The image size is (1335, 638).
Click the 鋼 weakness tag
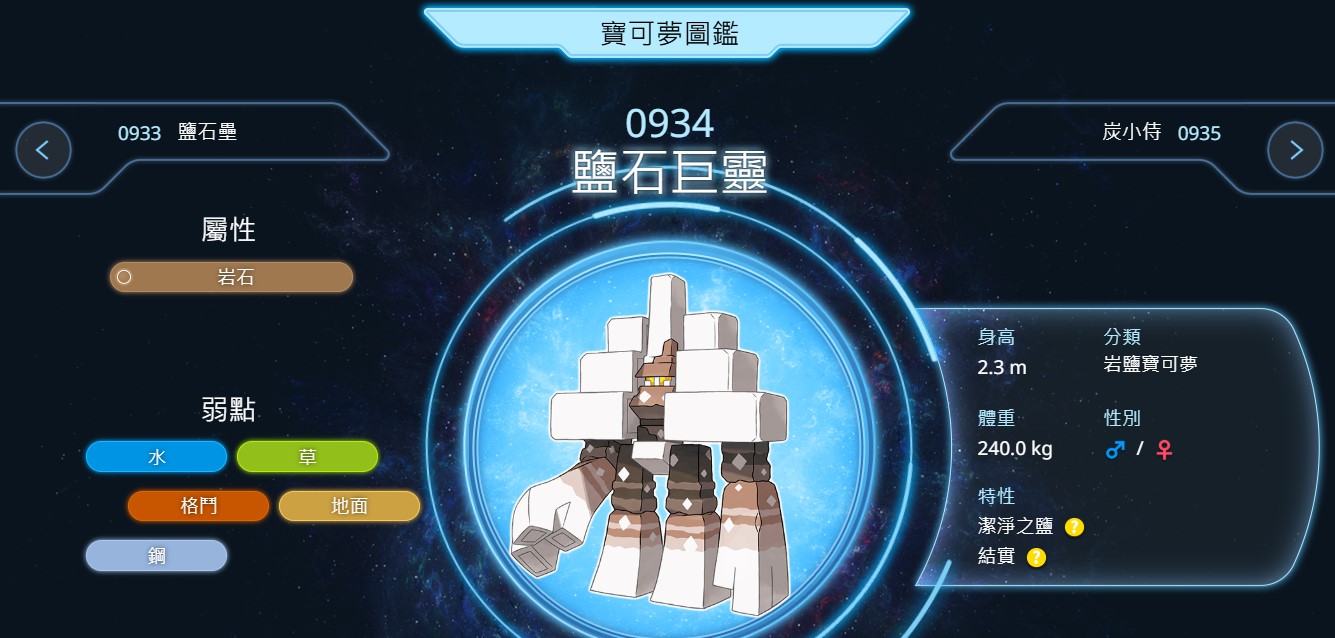[x=156, y=556]
